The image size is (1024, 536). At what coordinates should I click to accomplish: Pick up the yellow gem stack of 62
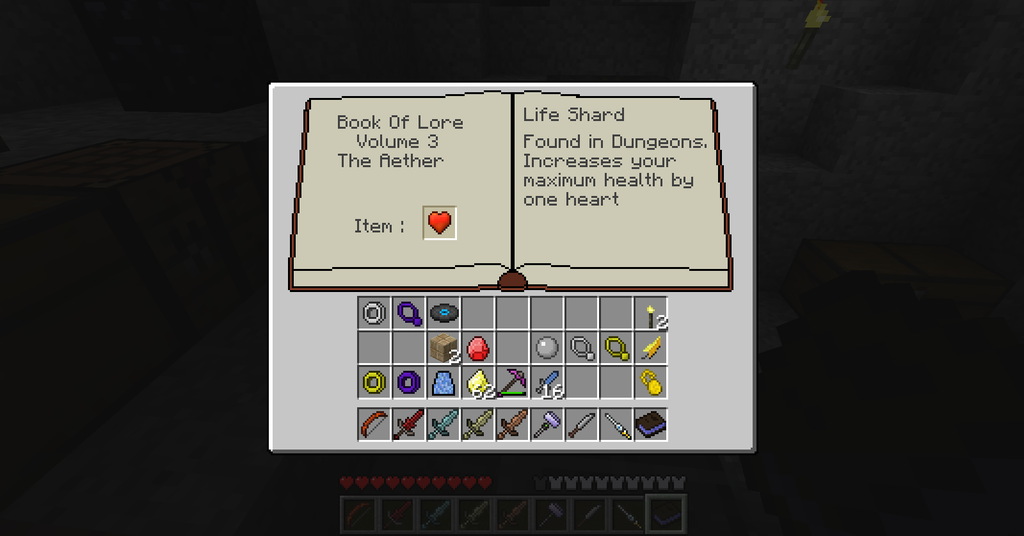[478, 382]
